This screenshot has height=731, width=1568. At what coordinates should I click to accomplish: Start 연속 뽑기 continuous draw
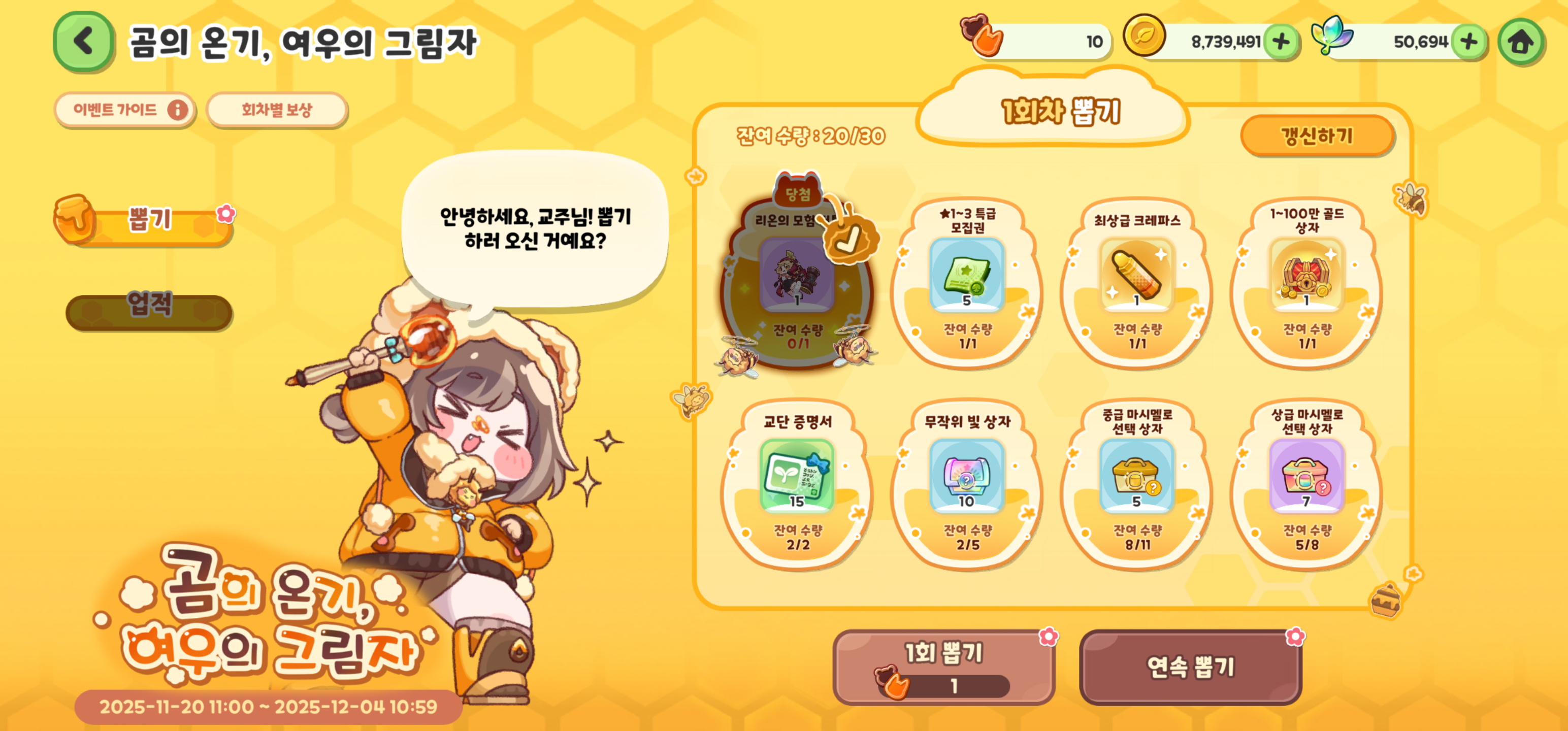point(1190,667)
